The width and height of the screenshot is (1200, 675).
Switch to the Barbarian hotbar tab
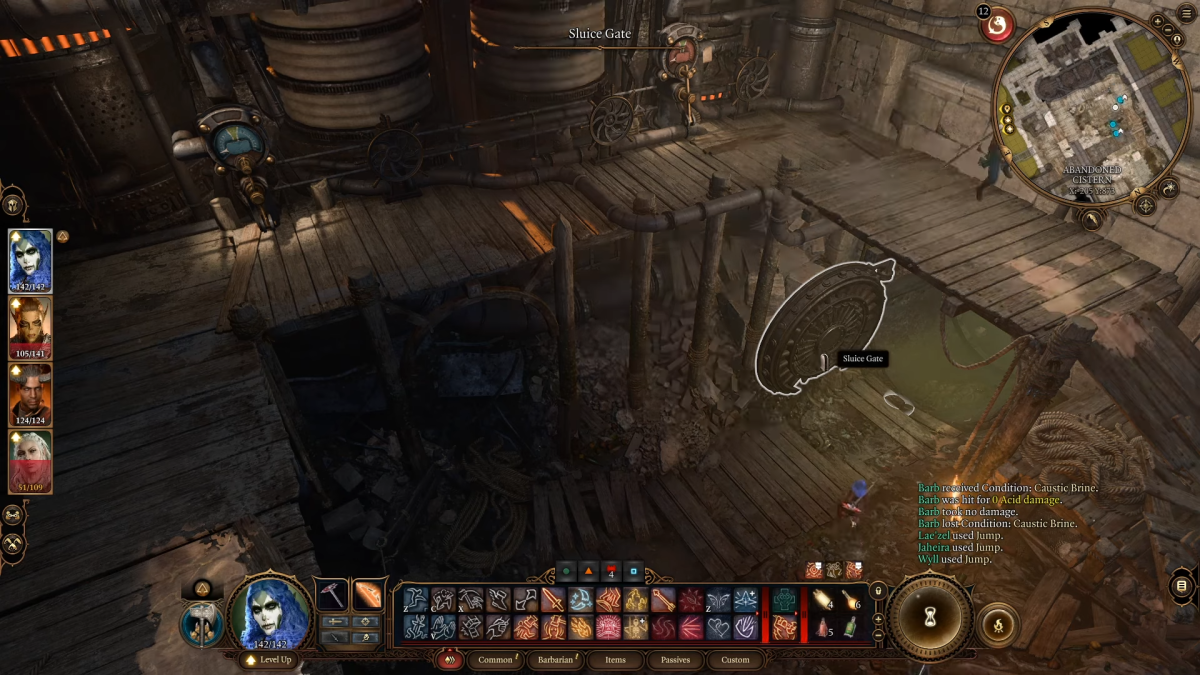[x=557, y=660]
